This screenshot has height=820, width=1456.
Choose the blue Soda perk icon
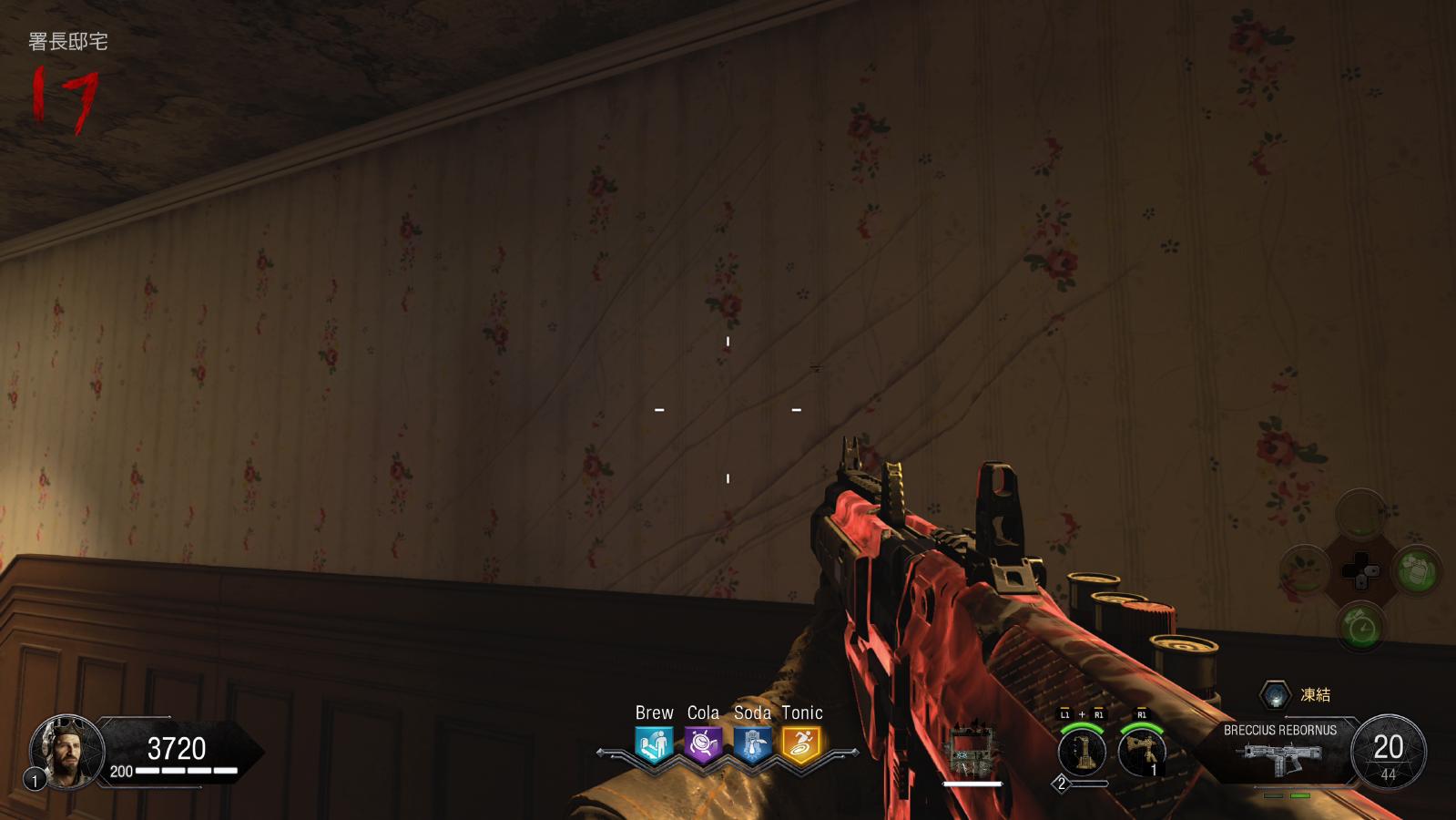752,744
